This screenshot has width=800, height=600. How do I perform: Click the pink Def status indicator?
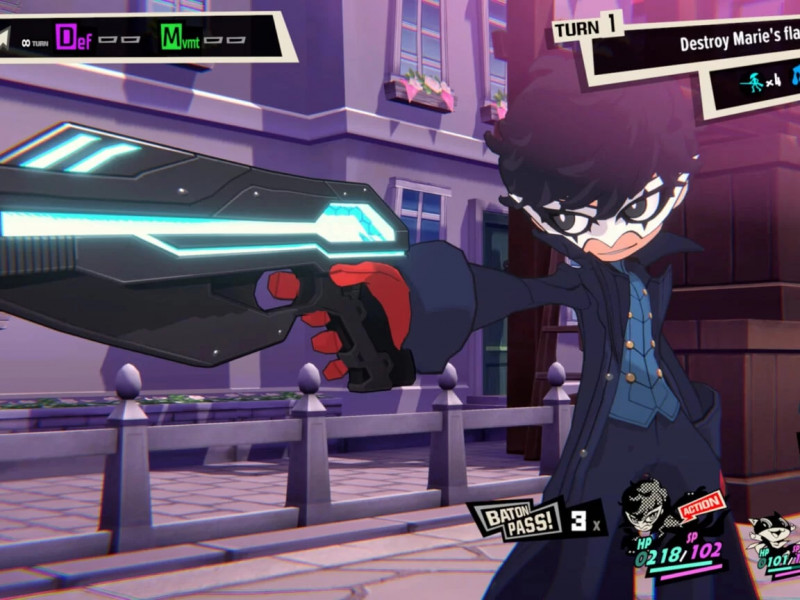[68, 39]
